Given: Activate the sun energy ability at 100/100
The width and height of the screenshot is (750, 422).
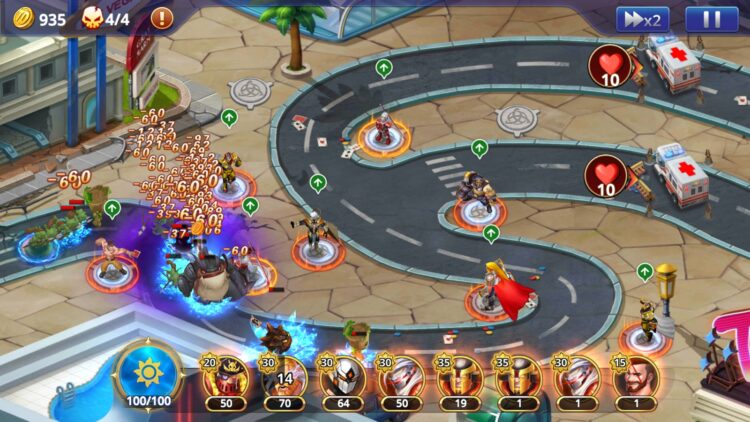Looking at the screenshot, I should click(148, 377).
